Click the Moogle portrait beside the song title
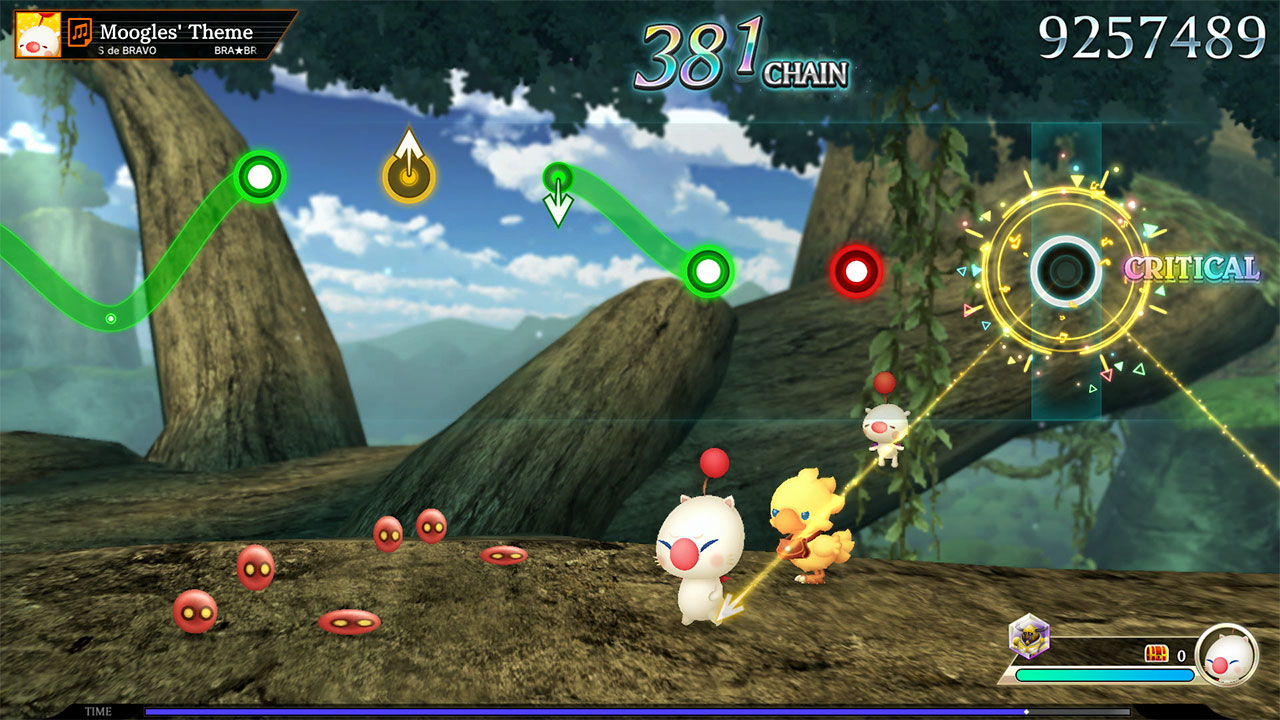This screenshot has width=1280, height=720. coord(38,35)
